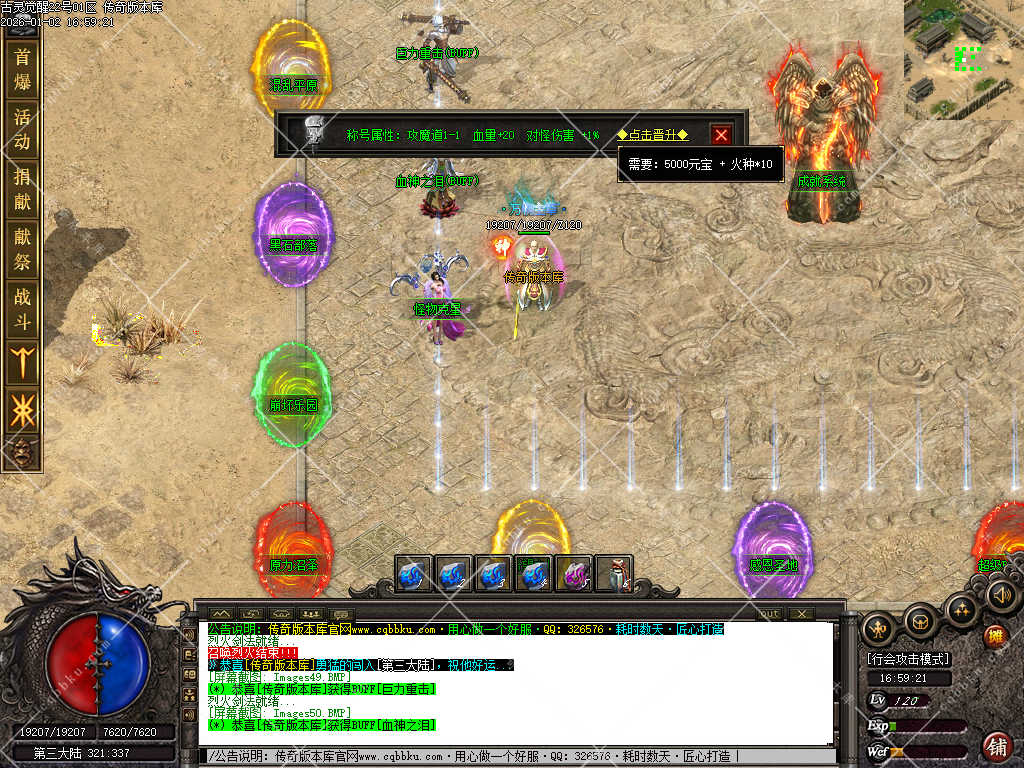1024x768 pixels.
Task: Open the 捐献 donation menu
Action: (22, 189)
